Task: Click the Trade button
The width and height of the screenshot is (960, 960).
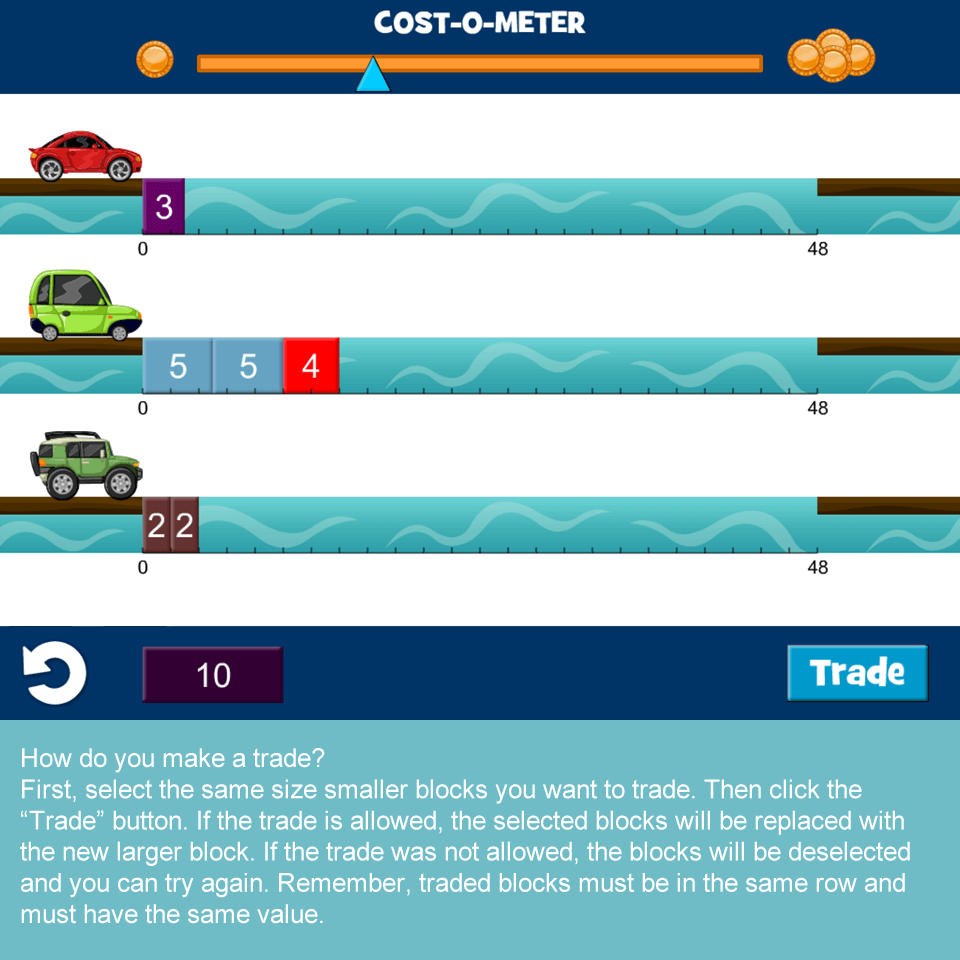Action: tap(857, 672)
